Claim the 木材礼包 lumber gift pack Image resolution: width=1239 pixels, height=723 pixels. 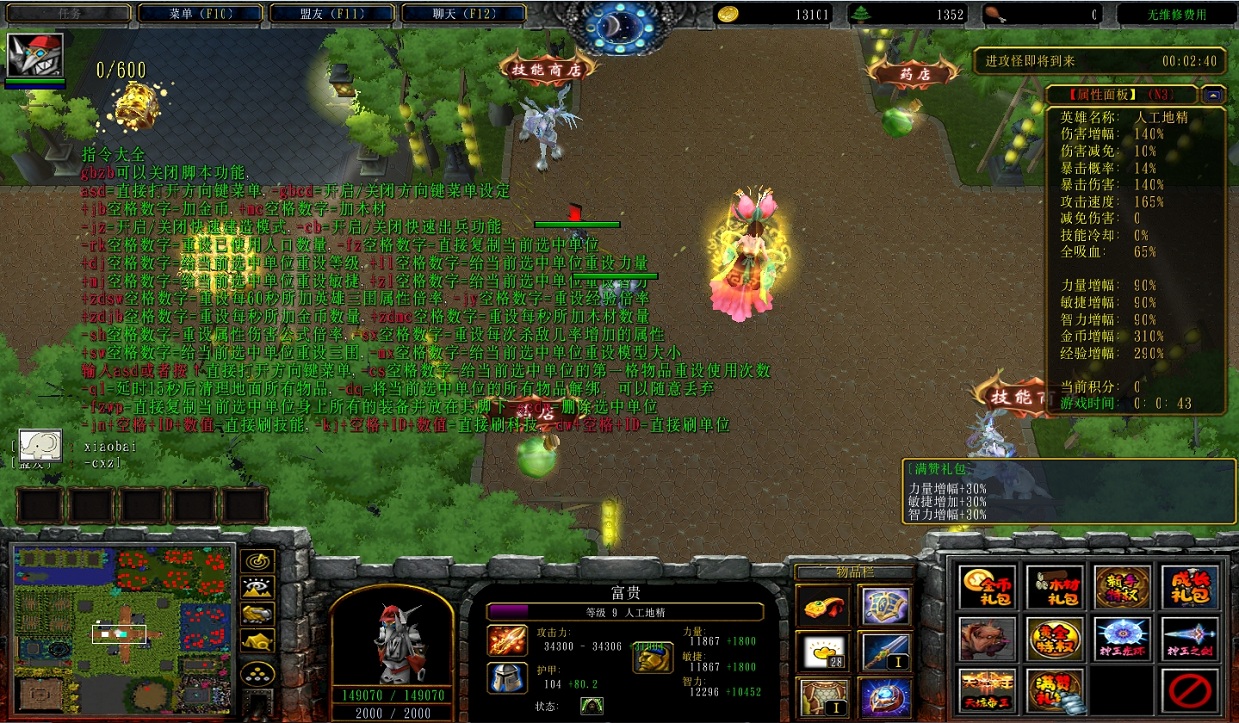[x=1054, y=587]
